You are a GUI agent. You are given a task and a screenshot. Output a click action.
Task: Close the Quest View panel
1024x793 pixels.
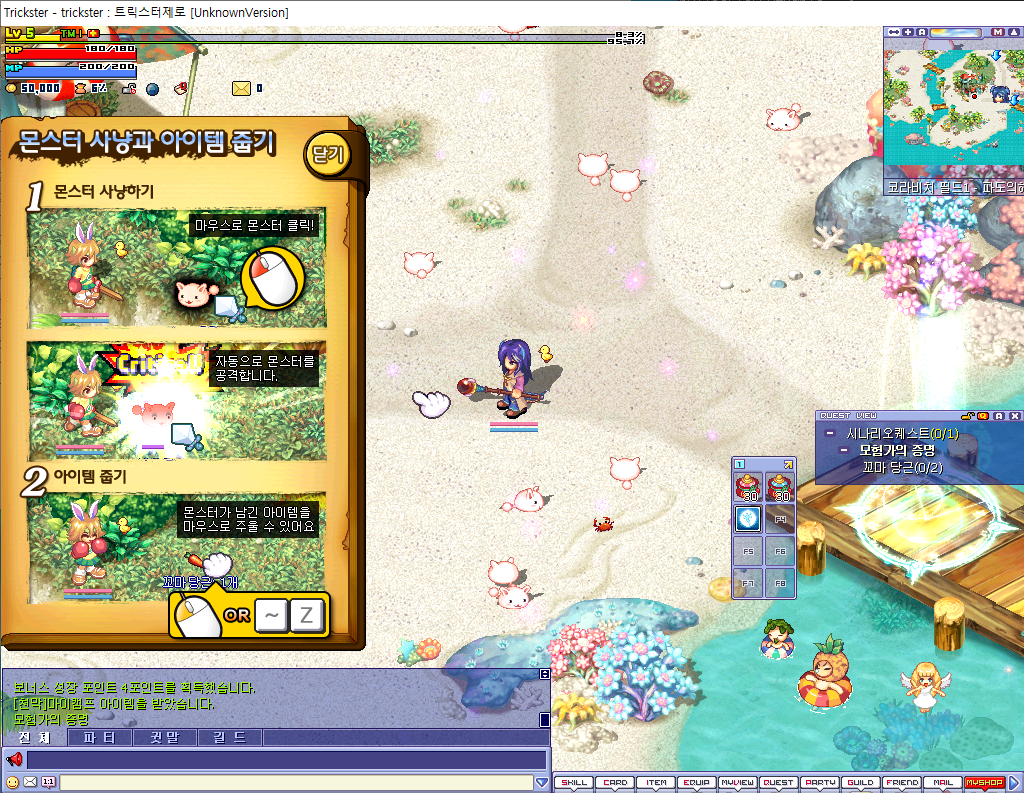[1015, 416]
